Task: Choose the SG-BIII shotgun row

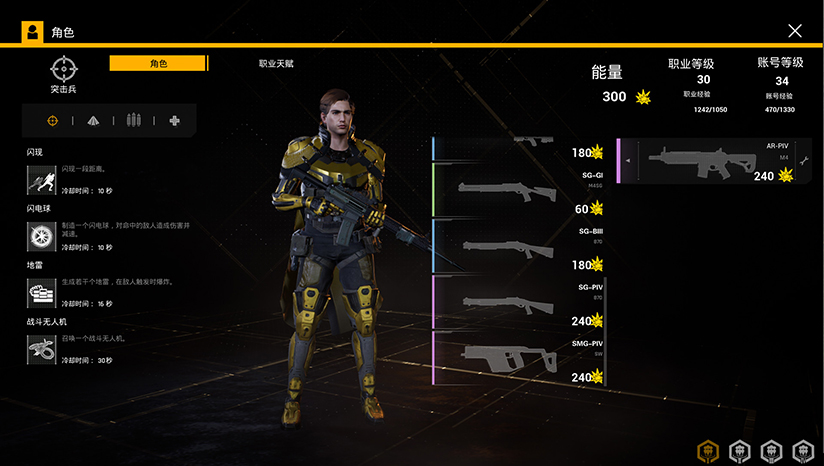Action: pyautogui.click(x=520, y=247)
